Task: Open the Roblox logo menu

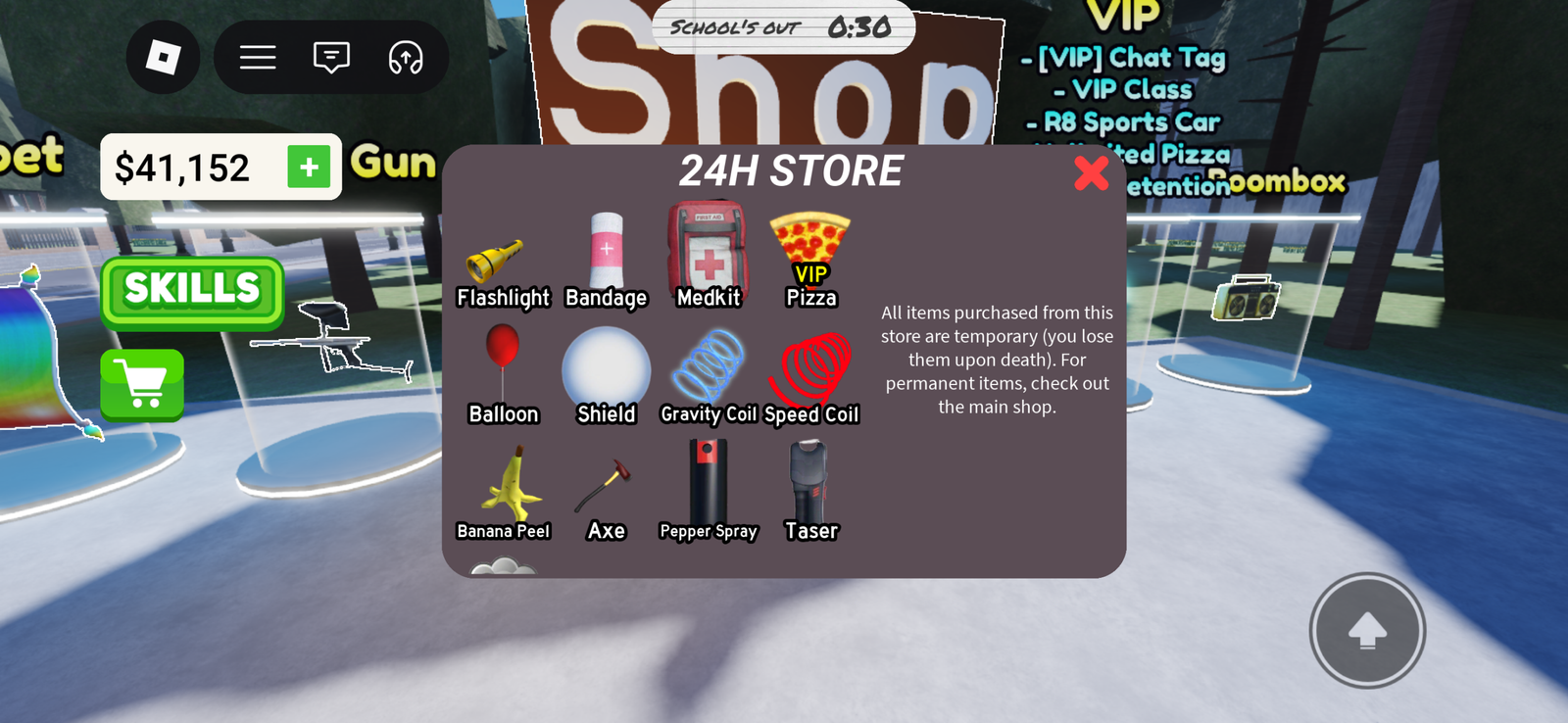Action: coord(163,58)
